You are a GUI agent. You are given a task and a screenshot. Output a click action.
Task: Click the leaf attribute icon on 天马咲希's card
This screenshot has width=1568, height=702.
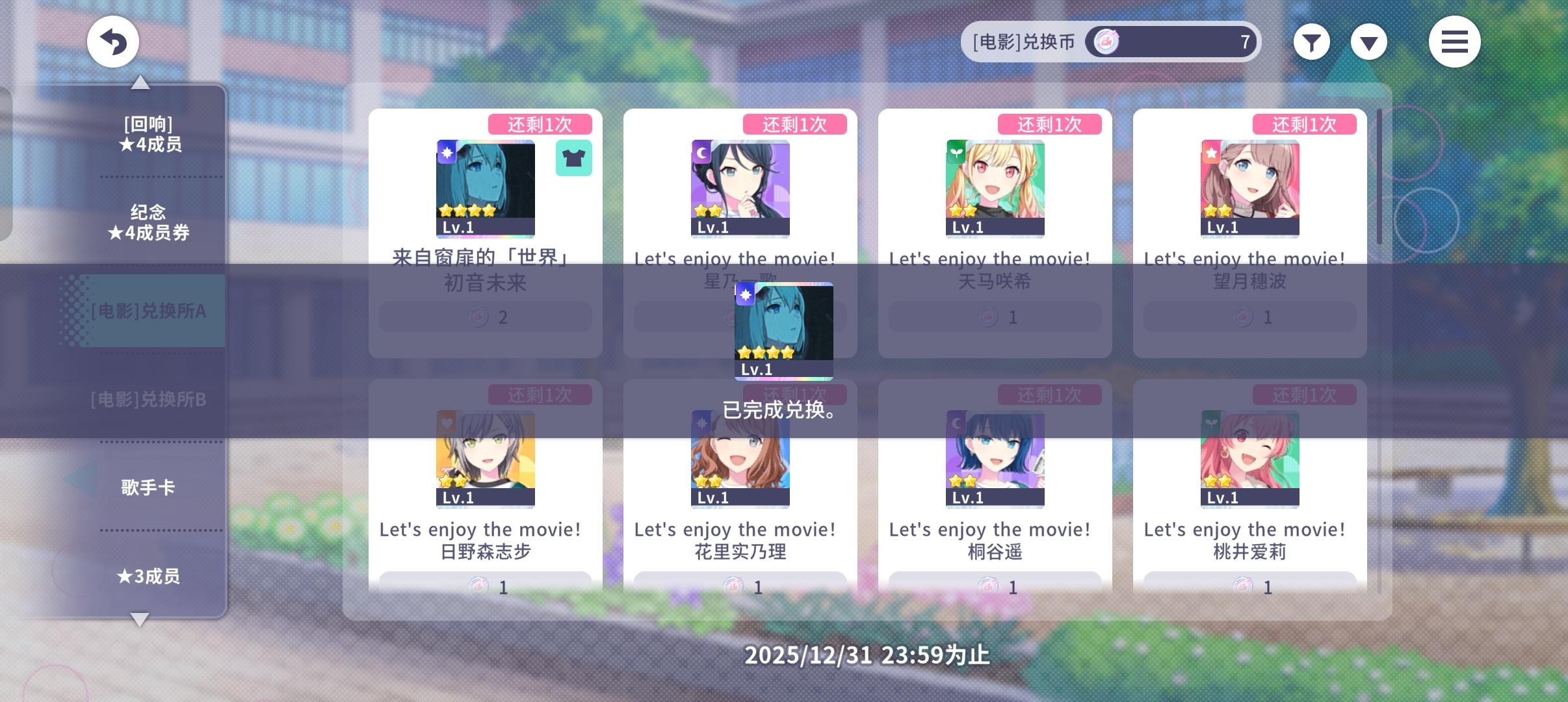click(956, 151)
